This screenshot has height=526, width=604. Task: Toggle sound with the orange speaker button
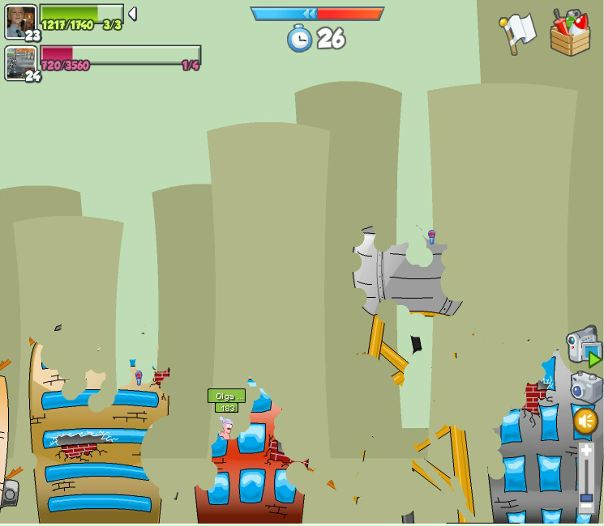coord(586,421)
